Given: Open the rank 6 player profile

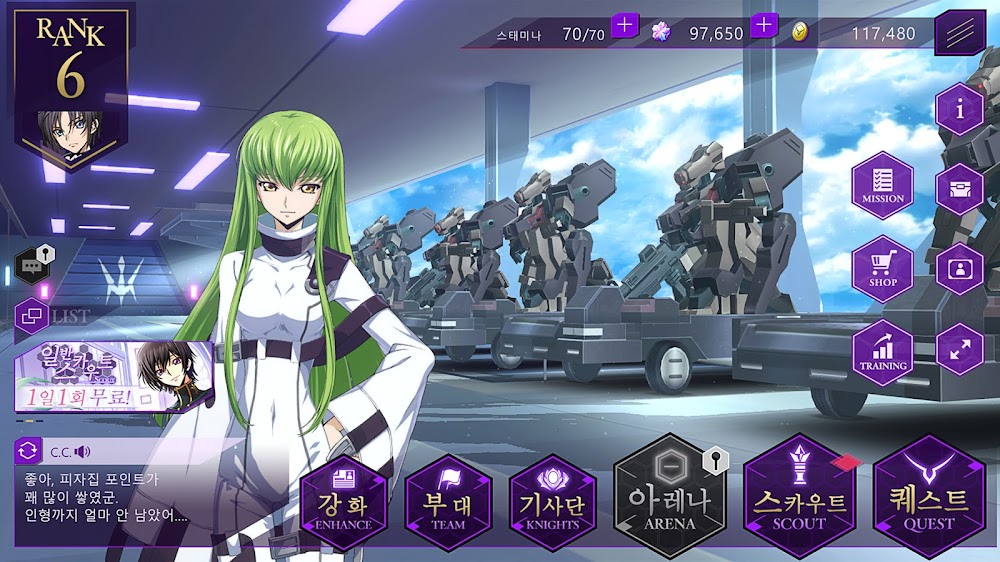Looking at the screenshot, I should click(x=70, y=85).
